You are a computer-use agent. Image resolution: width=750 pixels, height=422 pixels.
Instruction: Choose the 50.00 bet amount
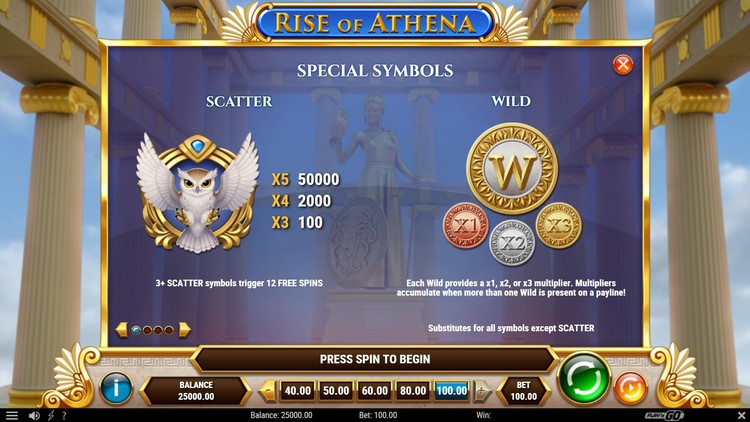click(336, 391)
